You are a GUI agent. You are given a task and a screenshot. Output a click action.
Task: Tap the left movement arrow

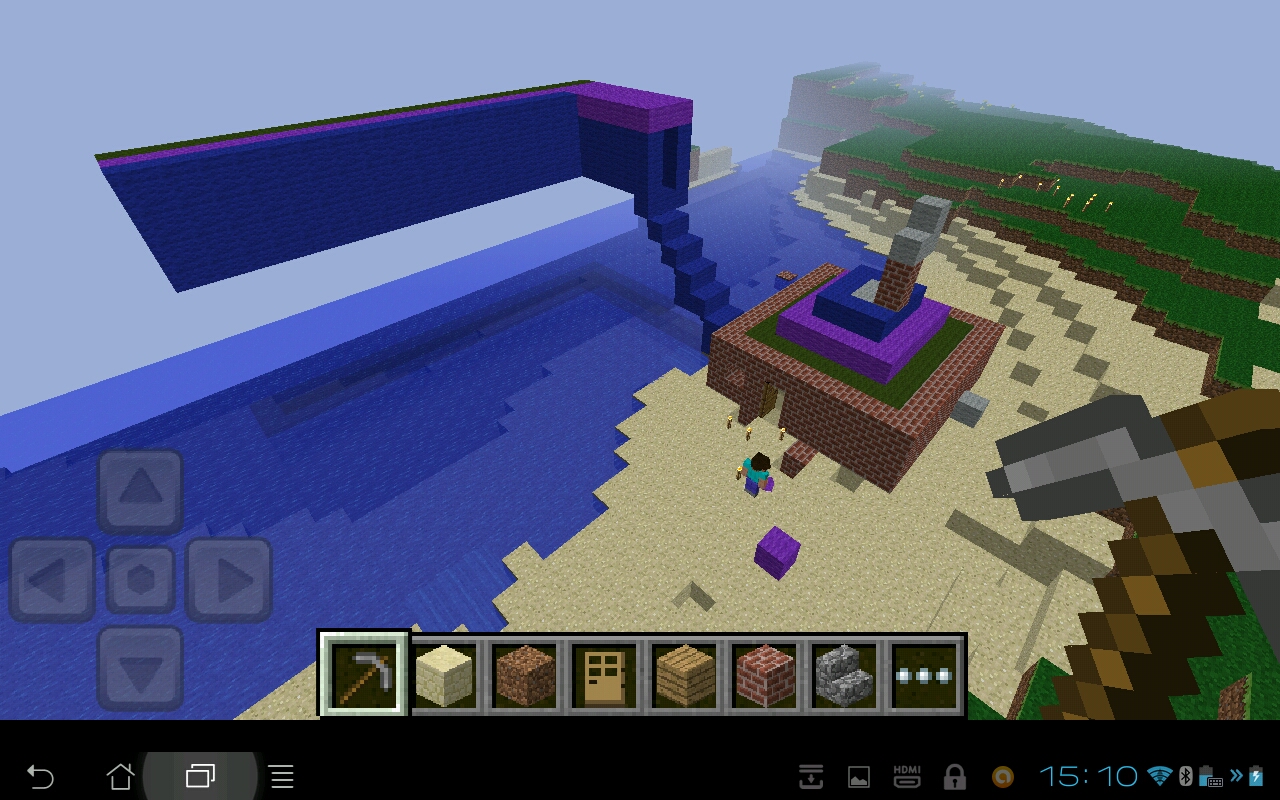[52, 578]
